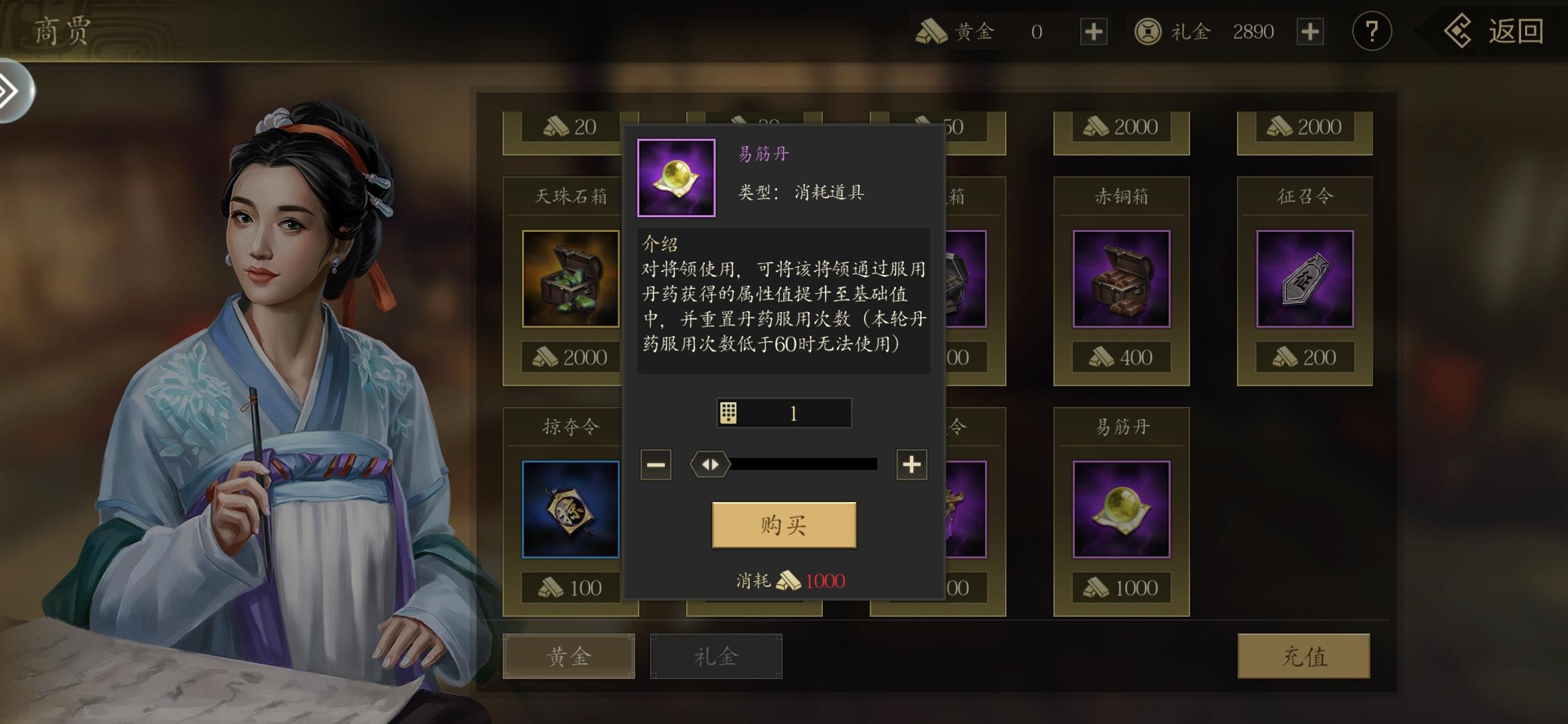Select the 易筋丹 pill icon in the shop grid
The width and height of the screenshot is (1568, 724).
pyautogui.click(x=1122, y=509)
